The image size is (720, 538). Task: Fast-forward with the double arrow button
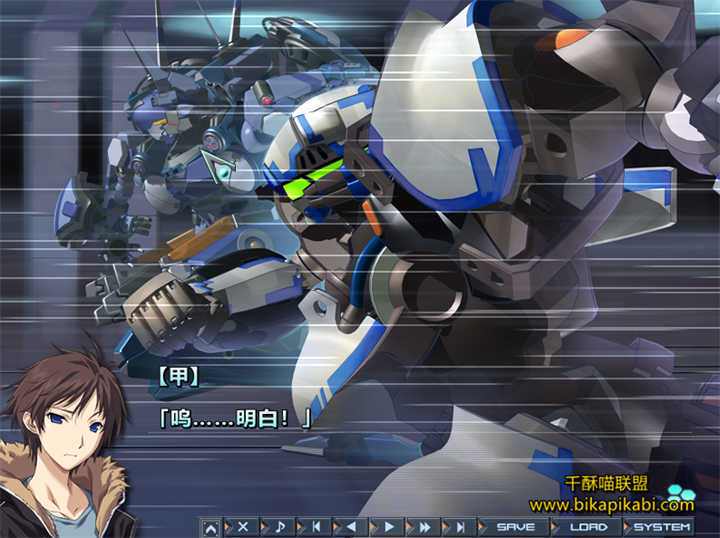(425, 526)
